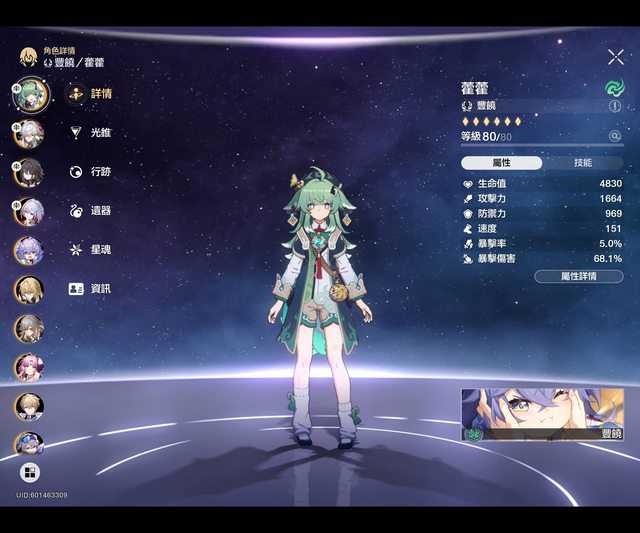Open the 詳情 details menu entry
Viewport: 640px width, 533px height.
tap(88, 94)
